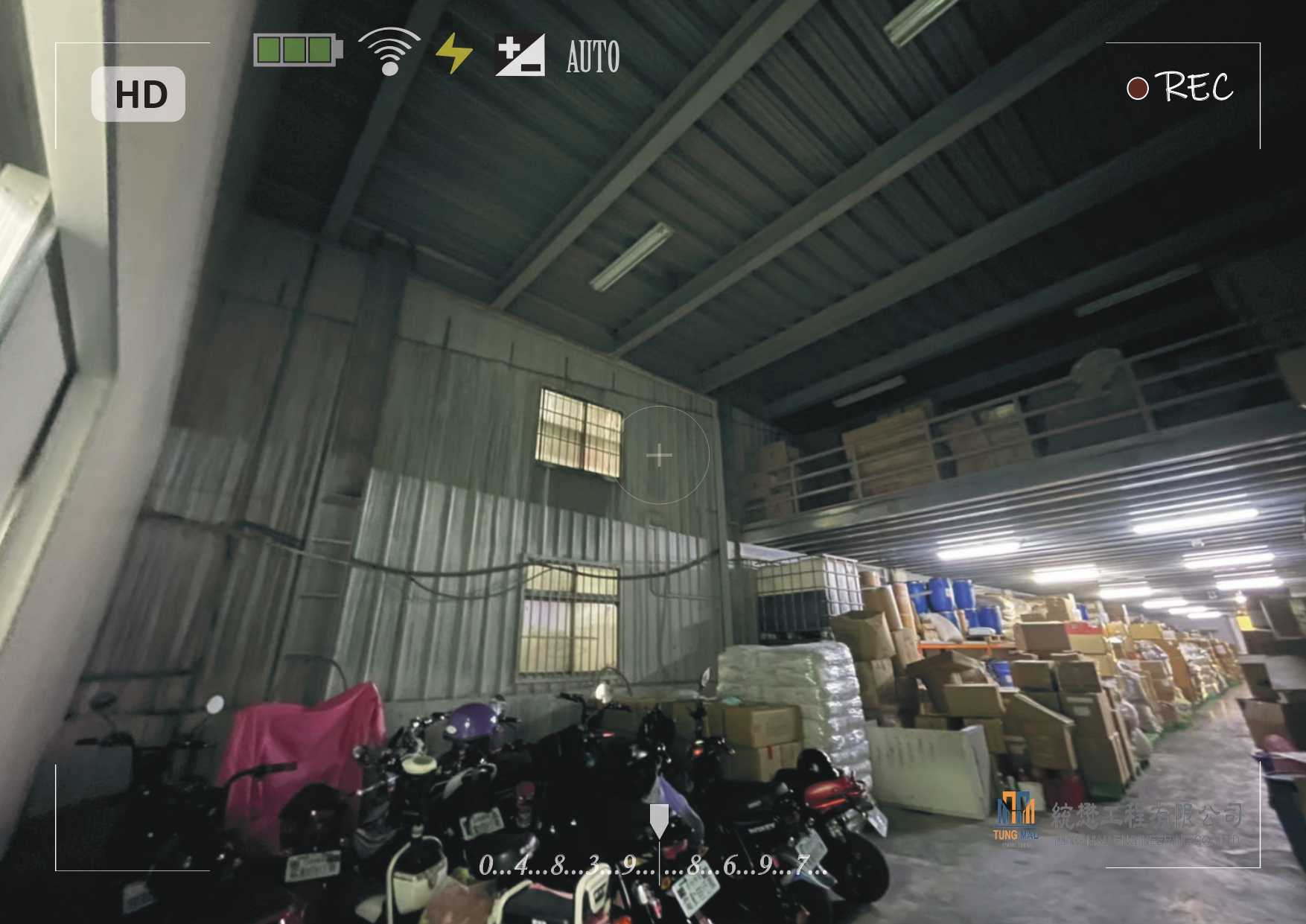Toggle the yellow lightning flash icon
1306x924 pixels.
pos(453,54)
